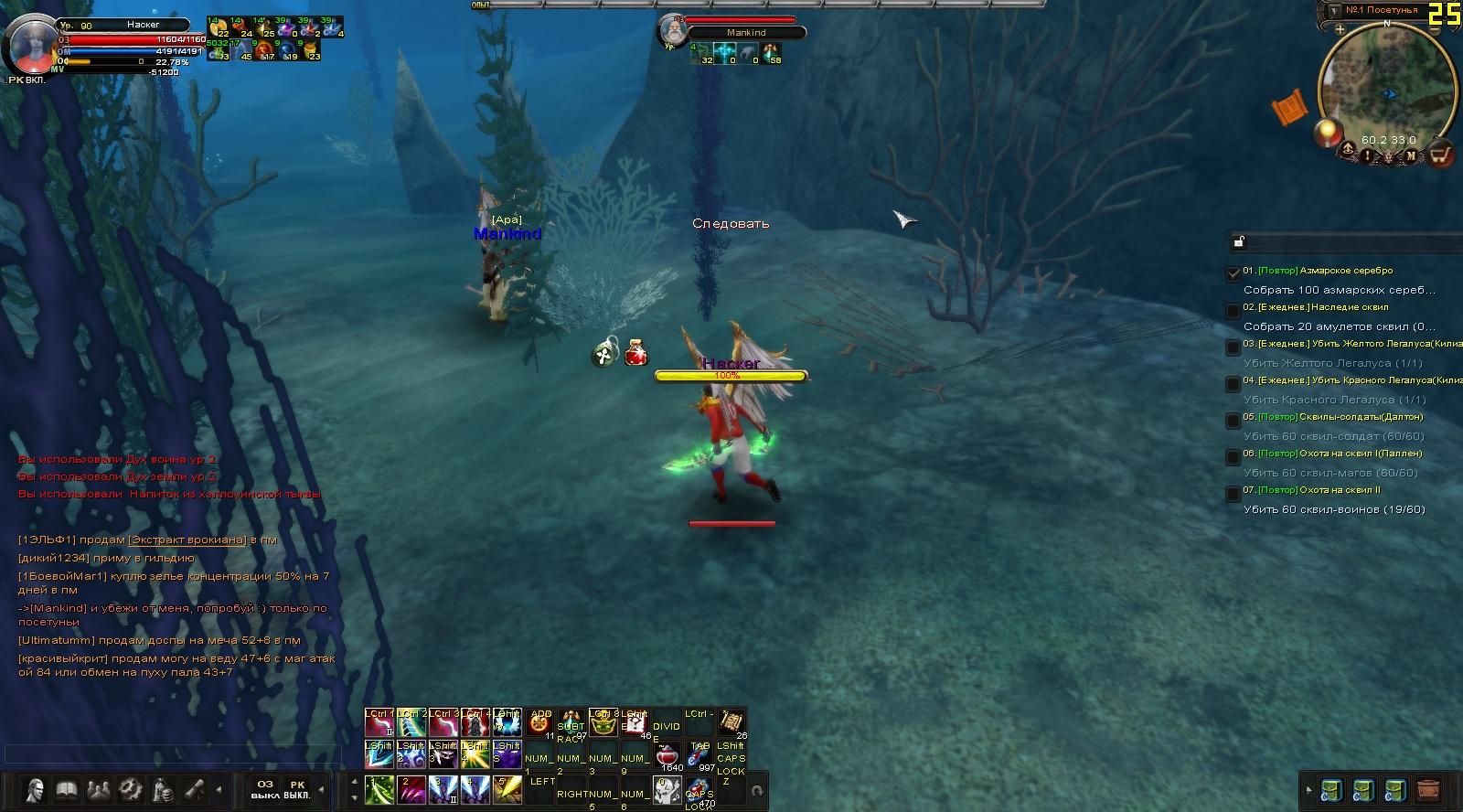This screenshot has height=812, width=1463.
Task: Toggle checkbox for quest Азмарское серебро
Action: tap(1233, 272)
